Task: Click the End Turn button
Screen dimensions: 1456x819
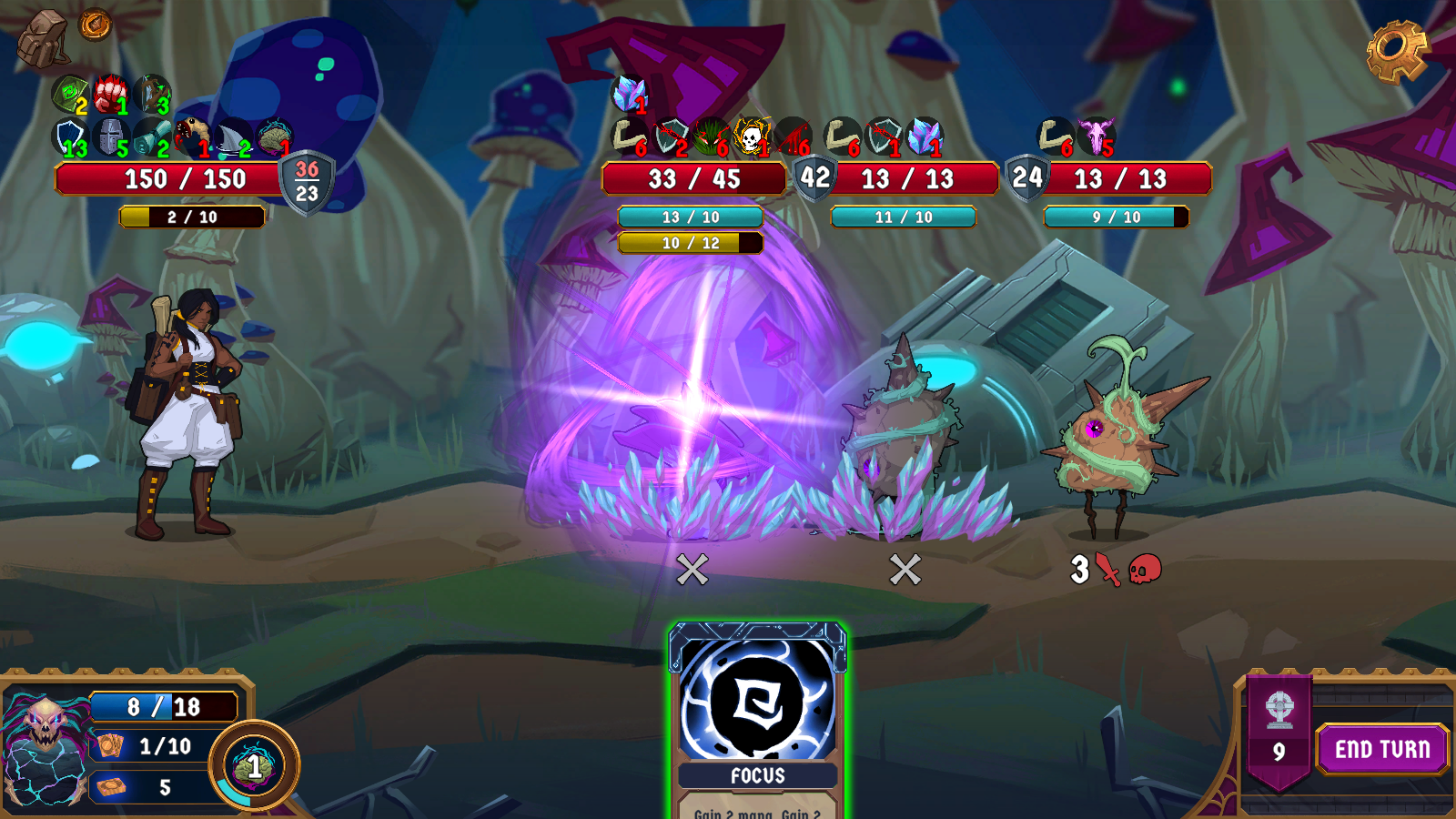Action: pyautogui.click(x=1381, y=749)
